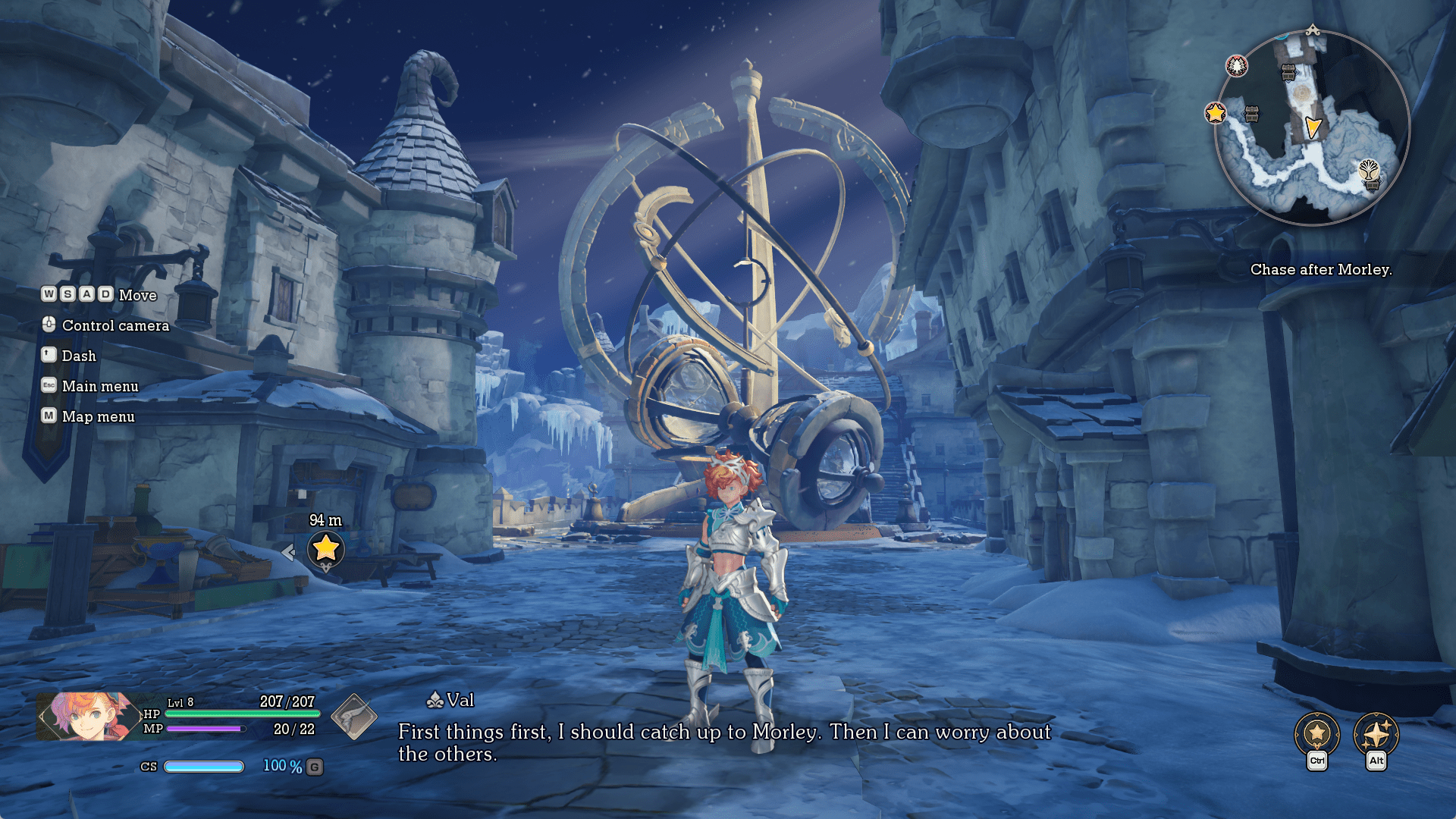Screen dimensions: 1456x819
Task: Click the 94 m star waypoint marker
Action: click(x=326, y=548)
